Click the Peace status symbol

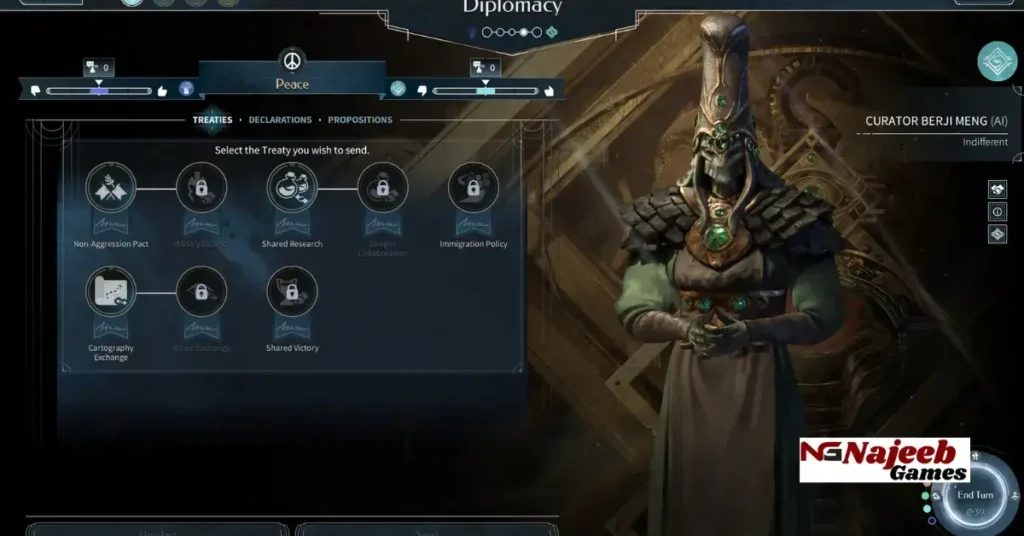[x=292, y=61]
